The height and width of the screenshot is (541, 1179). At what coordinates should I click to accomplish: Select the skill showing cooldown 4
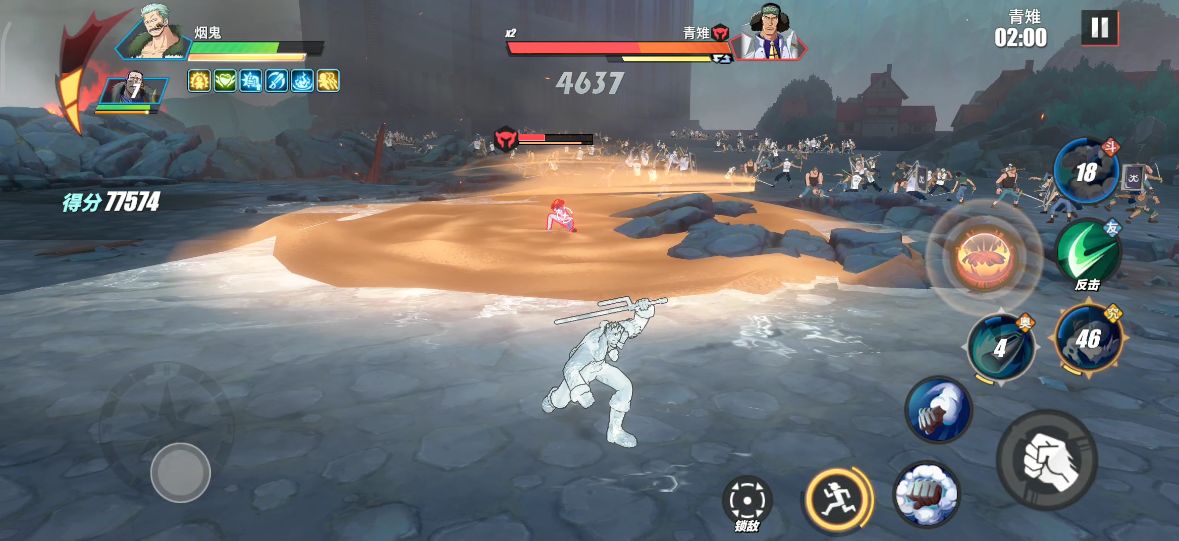(x=1001, y=348)
